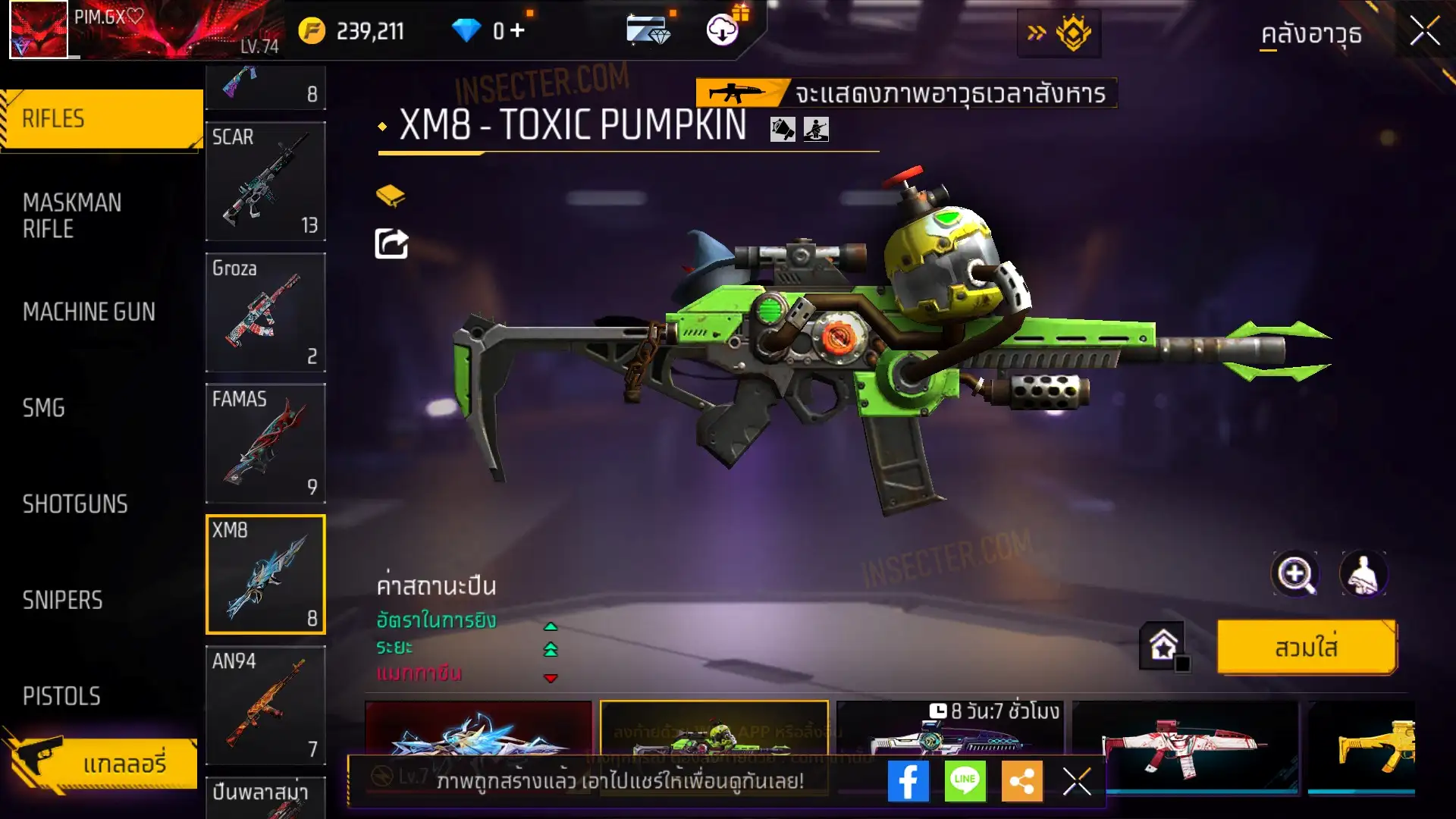The image size is (1456, 819).
Task: Zoom in with the magnifier icon
Action: [x=1295, y=574]
